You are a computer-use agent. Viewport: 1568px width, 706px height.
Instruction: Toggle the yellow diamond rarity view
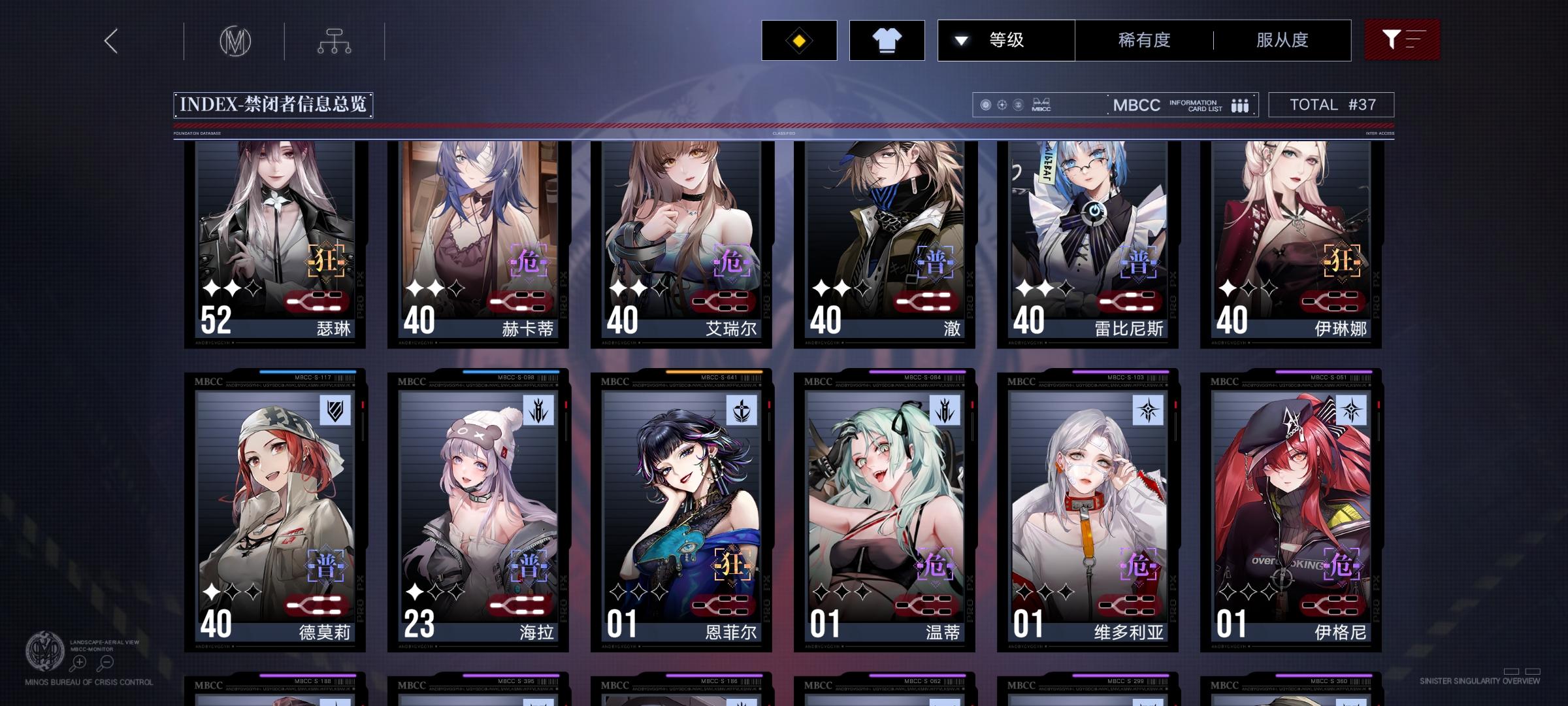tap(798, 40)
